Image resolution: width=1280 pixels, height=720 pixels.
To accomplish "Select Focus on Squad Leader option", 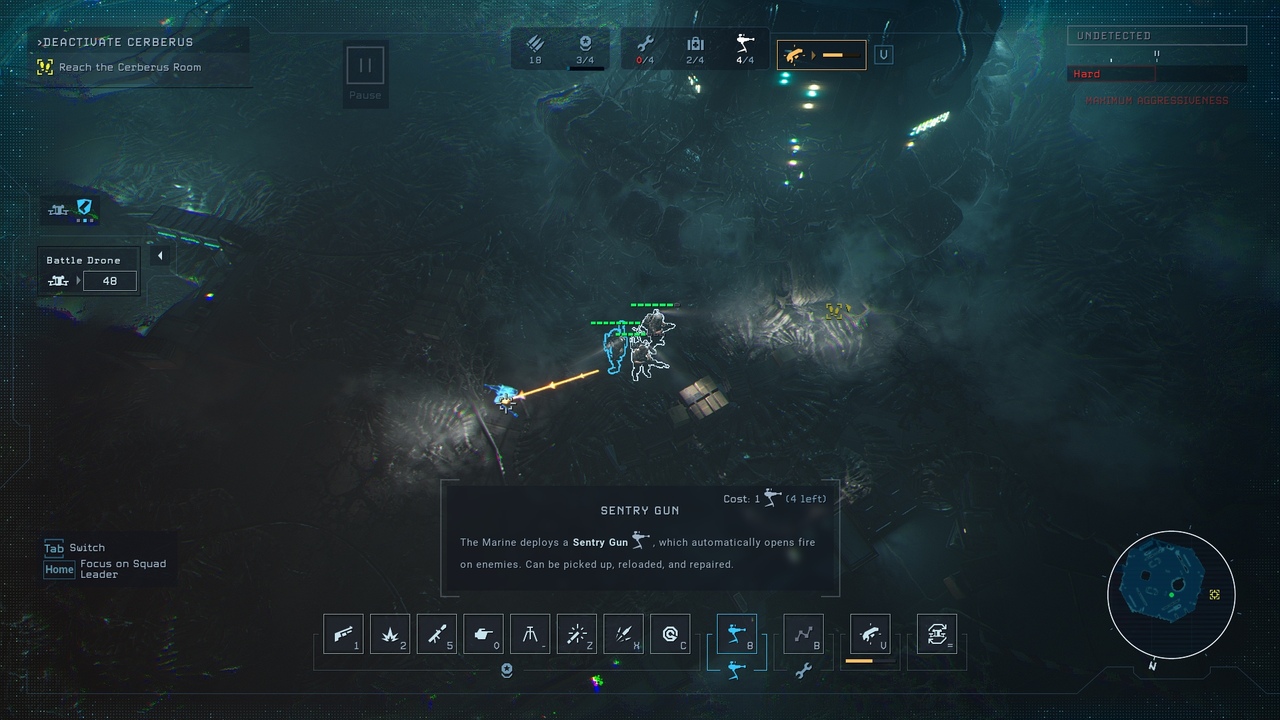I will pos(100,568).
